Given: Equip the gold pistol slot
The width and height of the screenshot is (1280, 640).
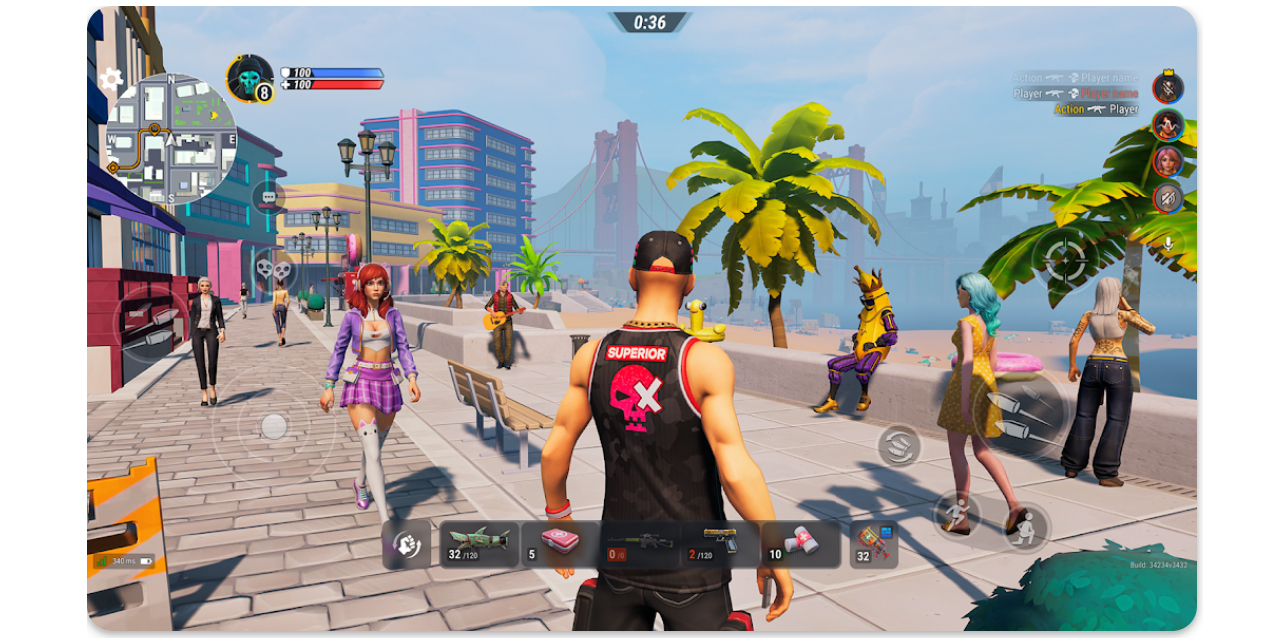Looking at the screenshot, I should point(720,544).
